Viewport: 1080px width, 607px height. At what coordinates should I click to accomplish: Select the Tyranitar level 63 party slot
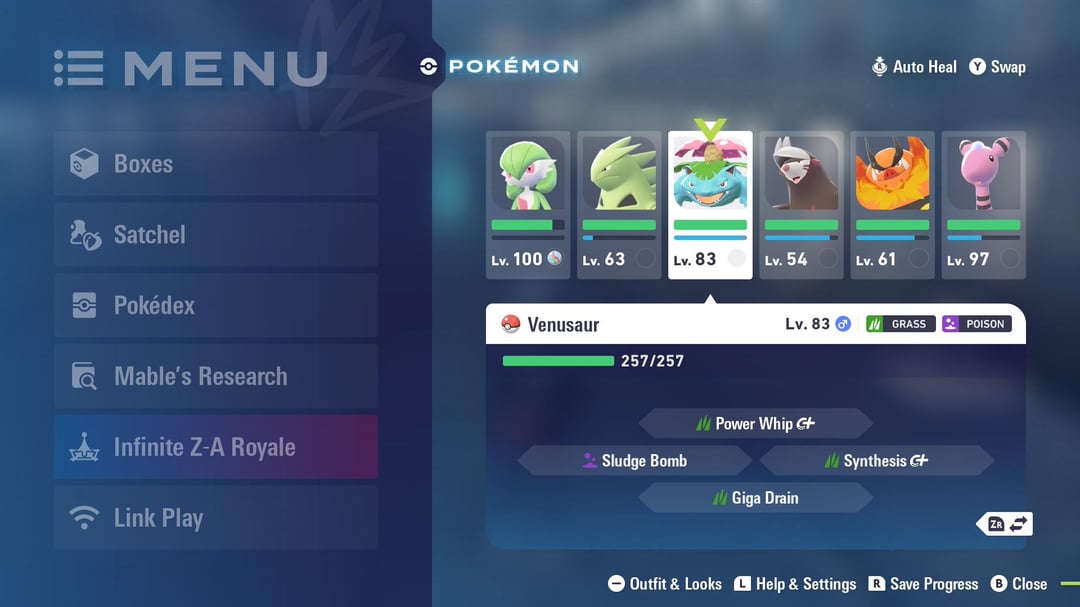619,204
